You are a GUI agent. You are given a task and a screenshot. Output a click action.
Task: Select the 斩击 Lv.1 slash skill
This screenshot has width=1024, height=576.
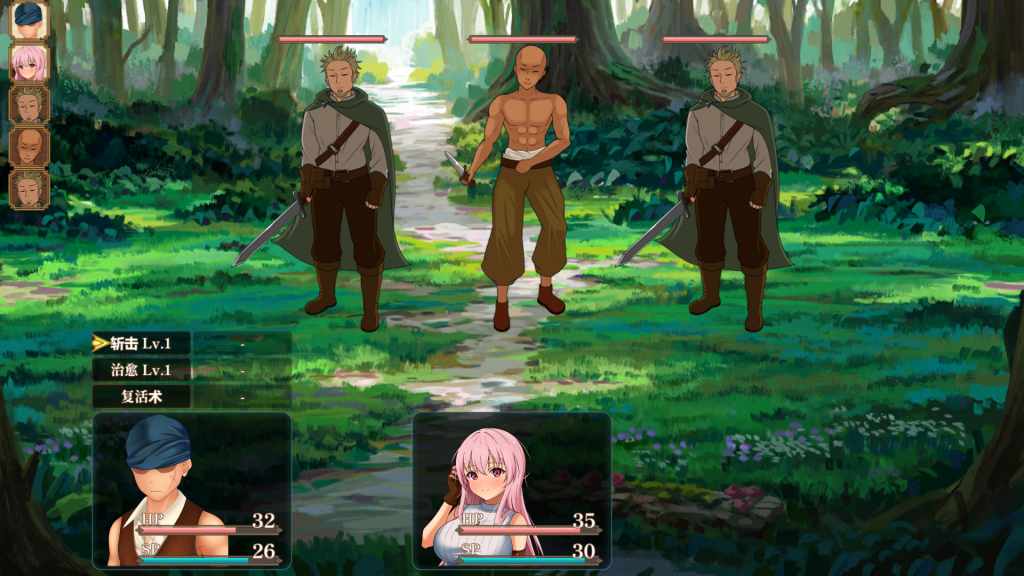[x=141, y=343]
